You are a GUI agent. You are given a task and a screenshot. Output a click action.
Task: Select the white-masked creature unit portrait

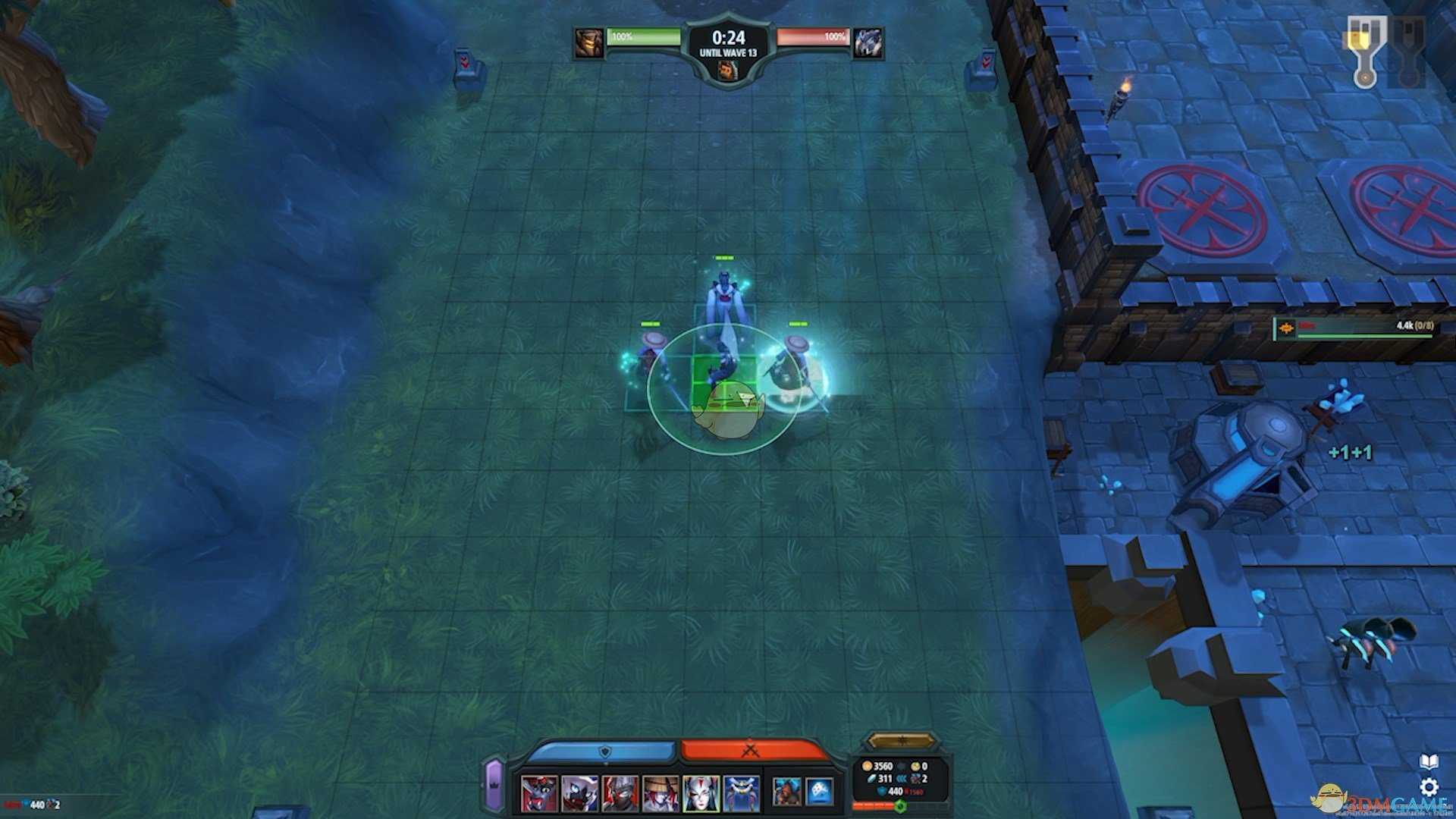pos(579,793)
